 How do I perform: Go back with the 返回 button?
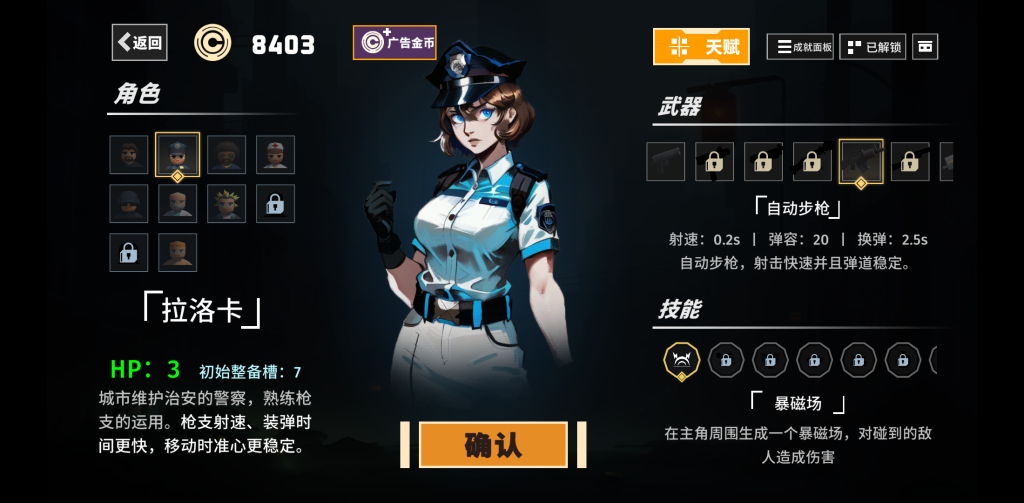click(139, 42)
